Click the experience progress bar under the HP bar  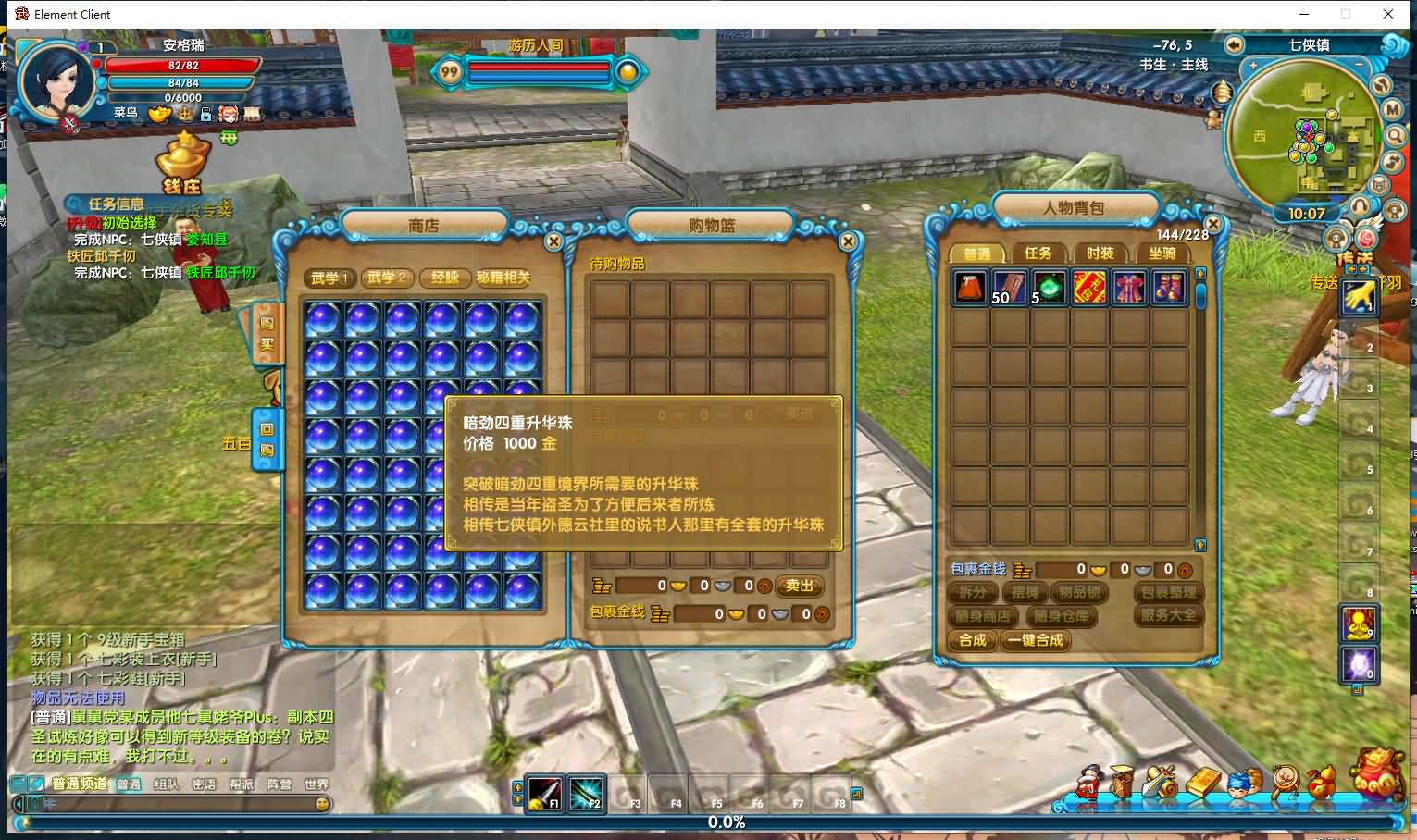click(185, 97)
